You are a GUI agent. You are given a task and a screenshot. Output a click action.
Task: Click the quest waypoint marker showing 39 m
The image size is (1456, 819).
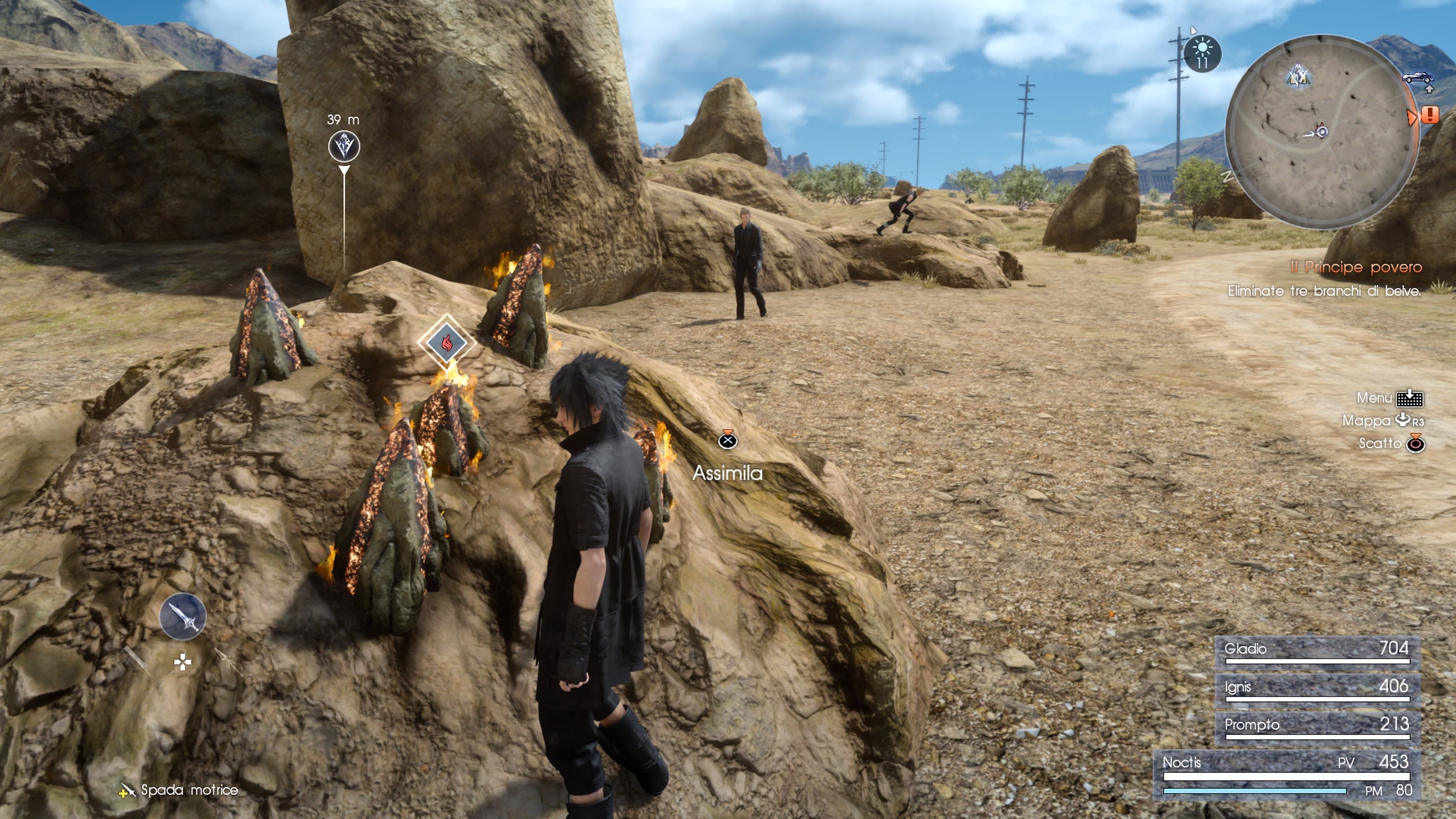(x=344, y=146)
